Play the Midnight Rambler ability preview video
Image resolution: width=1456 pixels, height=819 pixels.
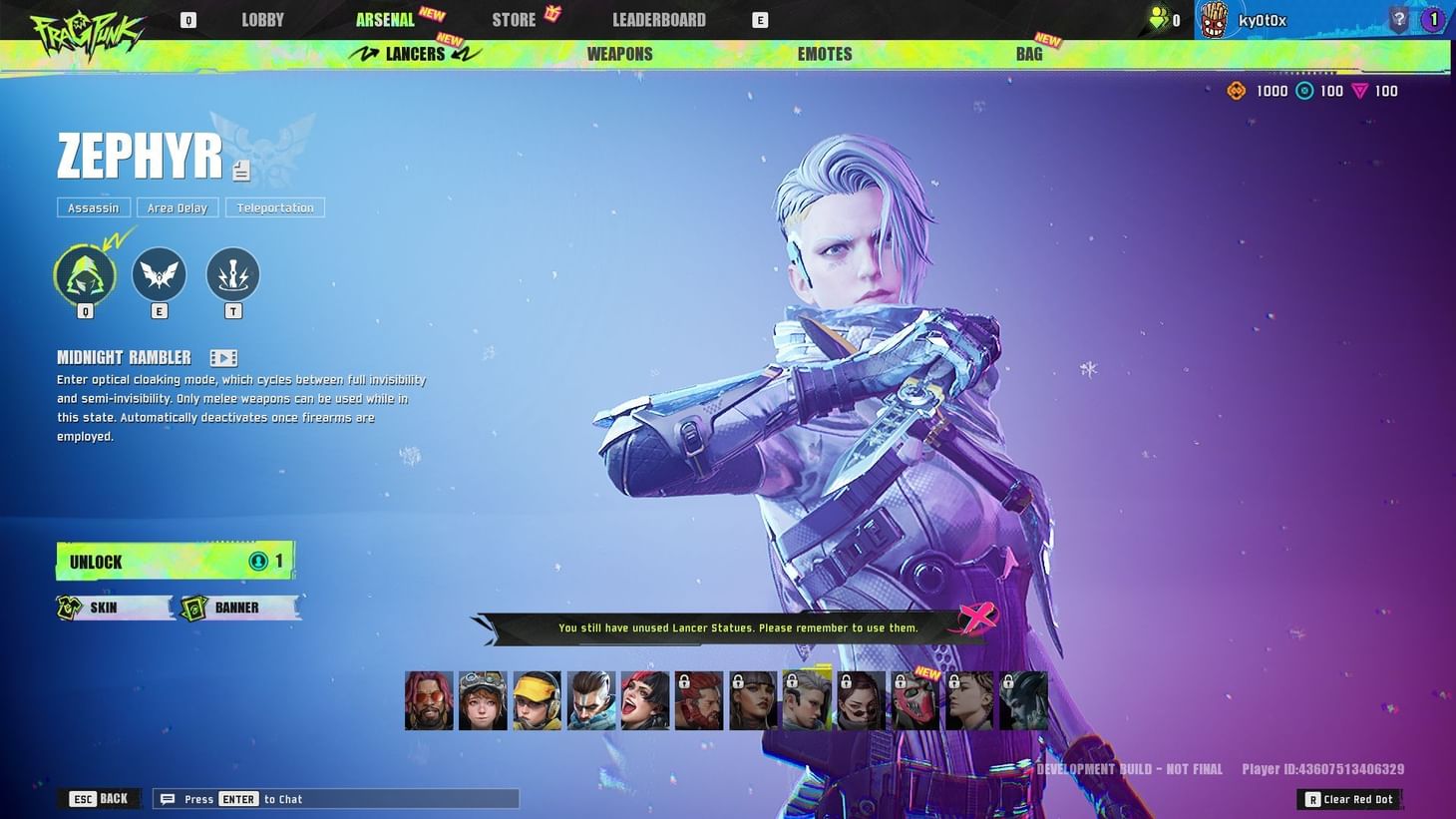223,357
